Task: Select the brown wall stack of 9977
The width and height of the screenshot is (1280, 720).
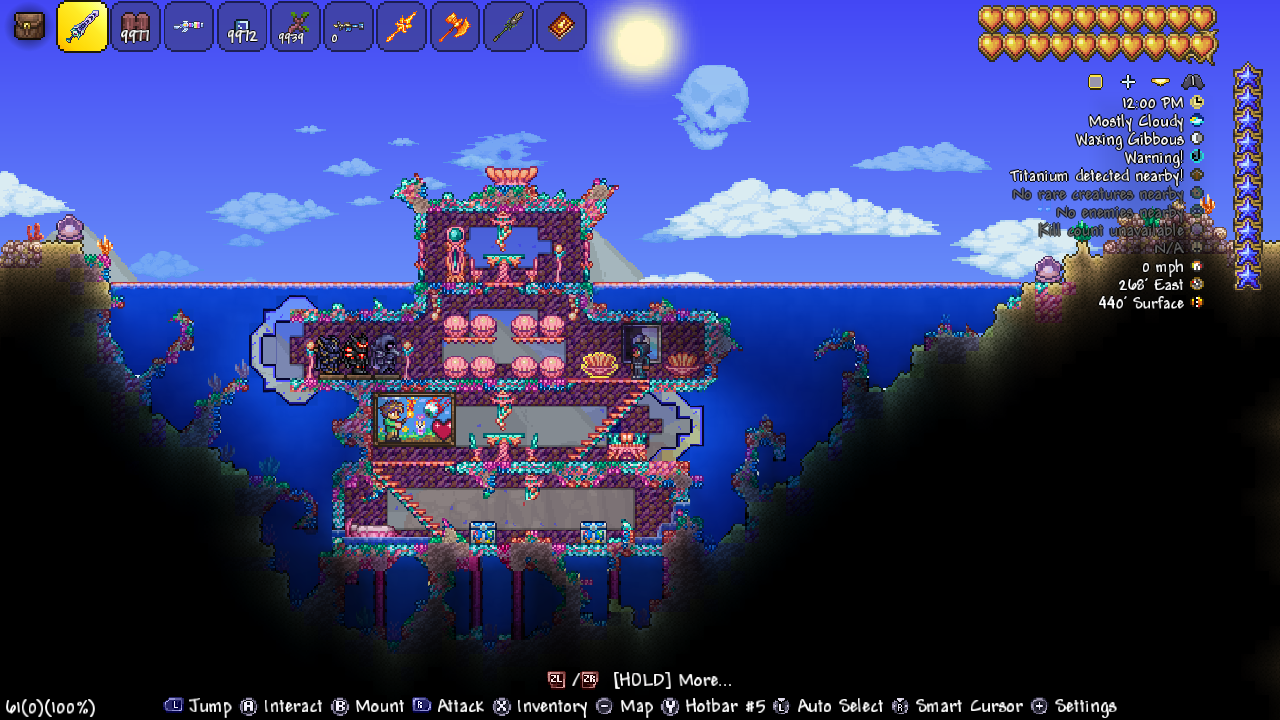Action: click(x=135, y=27)
